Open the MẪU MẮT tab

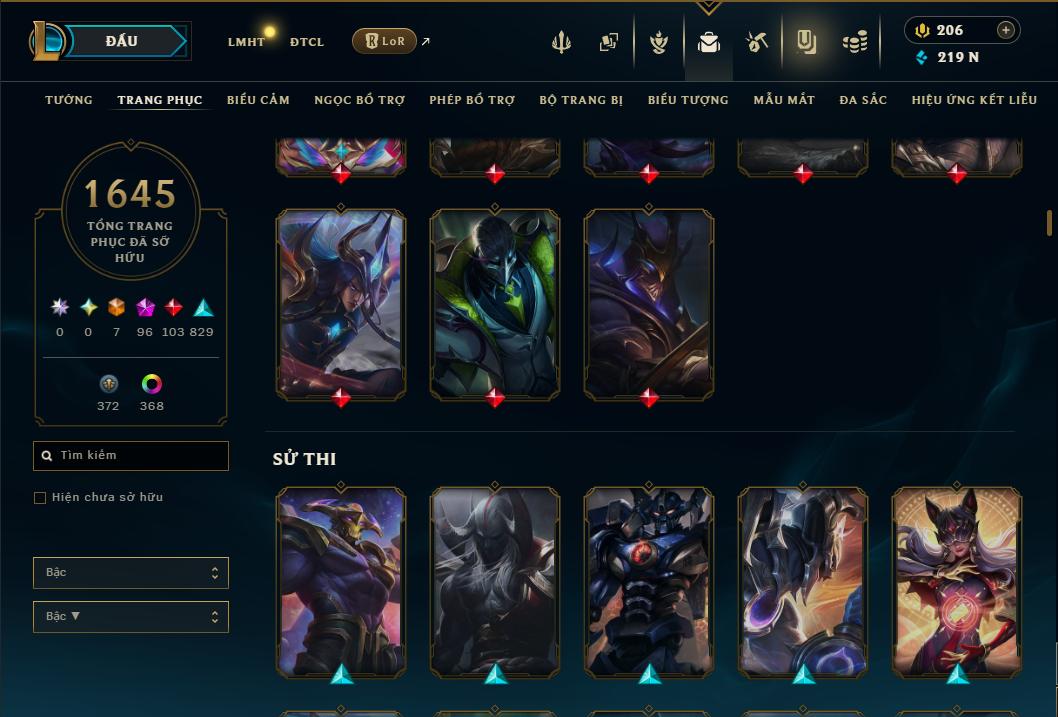point(784,100)
